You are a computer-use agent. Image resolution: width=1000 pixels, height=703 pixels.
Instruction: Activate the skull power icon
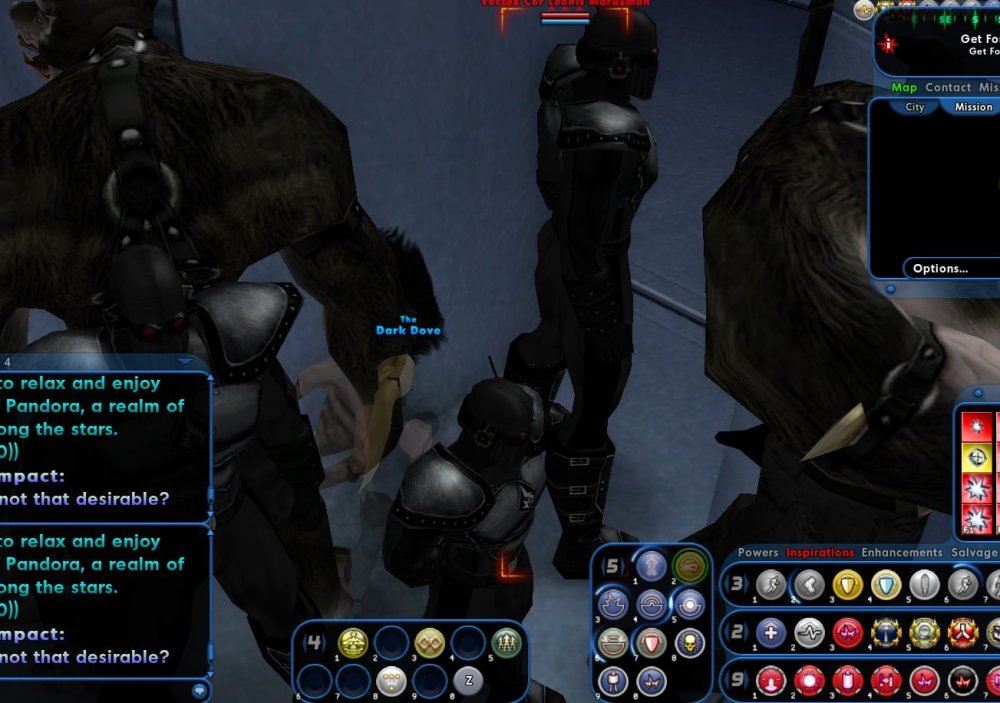click(689, 642)
